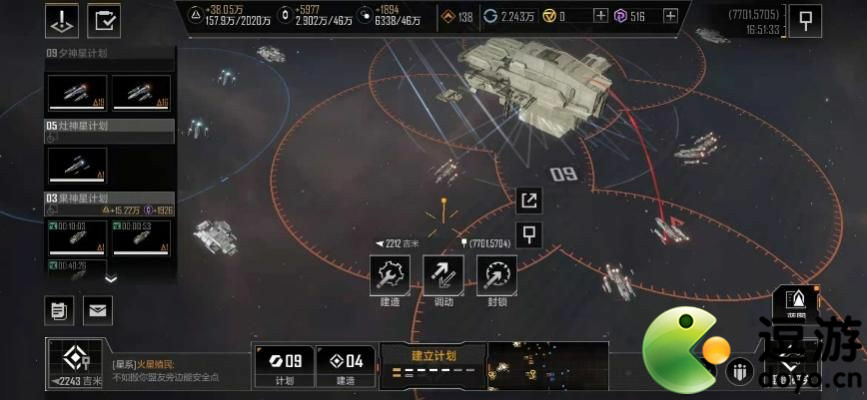Image resolution: width=867 pixels, height=400 pixels.
Task: Open the 建造 build queue tab showing 04
Action: (346, 365)
